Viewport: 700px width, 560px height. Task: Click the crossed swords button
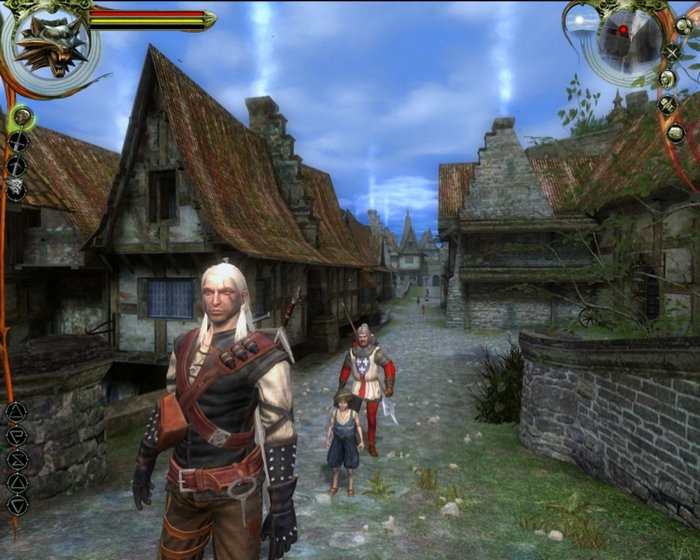(x=671, y=52)
